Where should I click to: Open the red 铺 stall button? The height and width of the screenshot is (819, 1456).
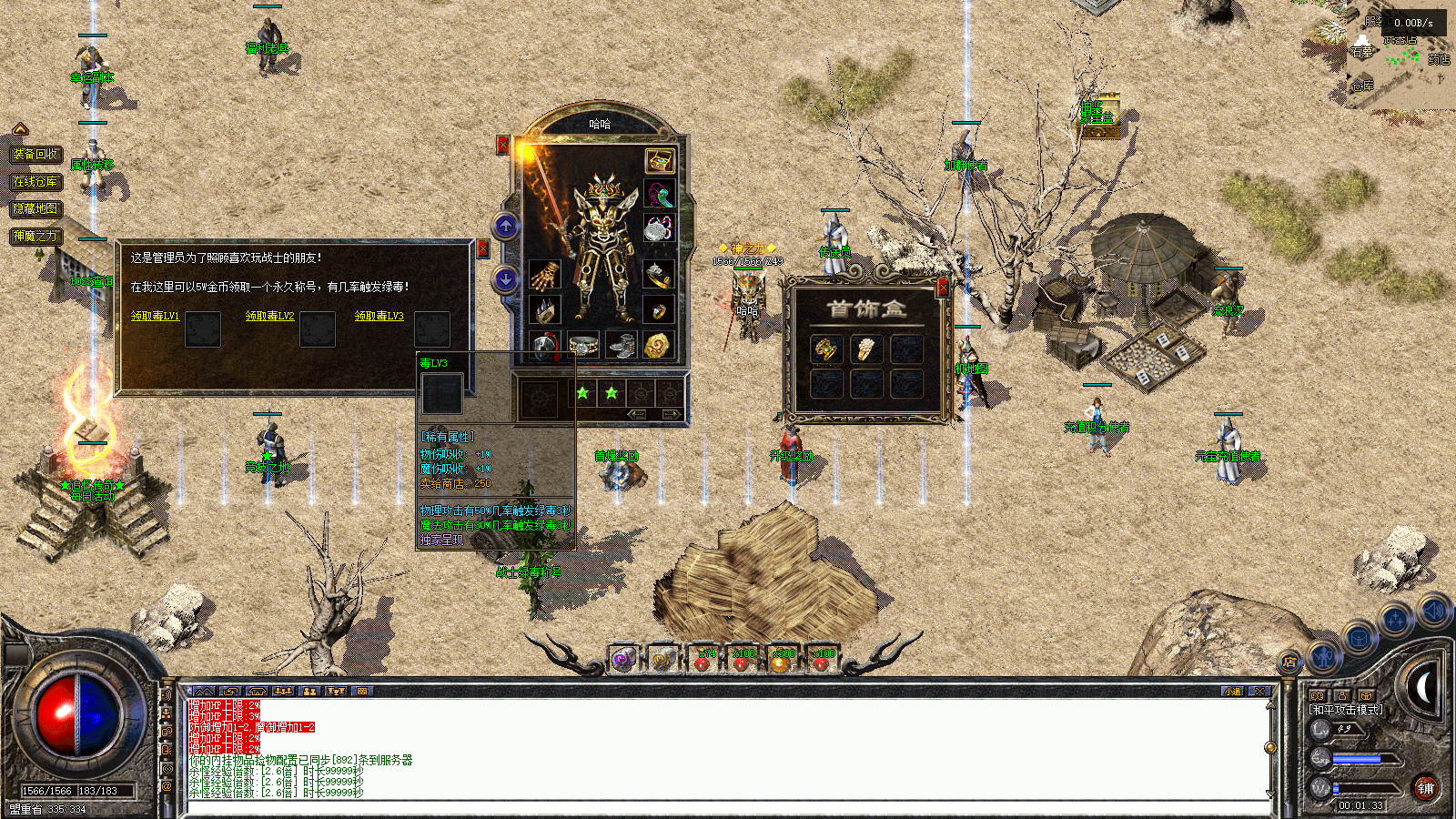(1425, 788)
